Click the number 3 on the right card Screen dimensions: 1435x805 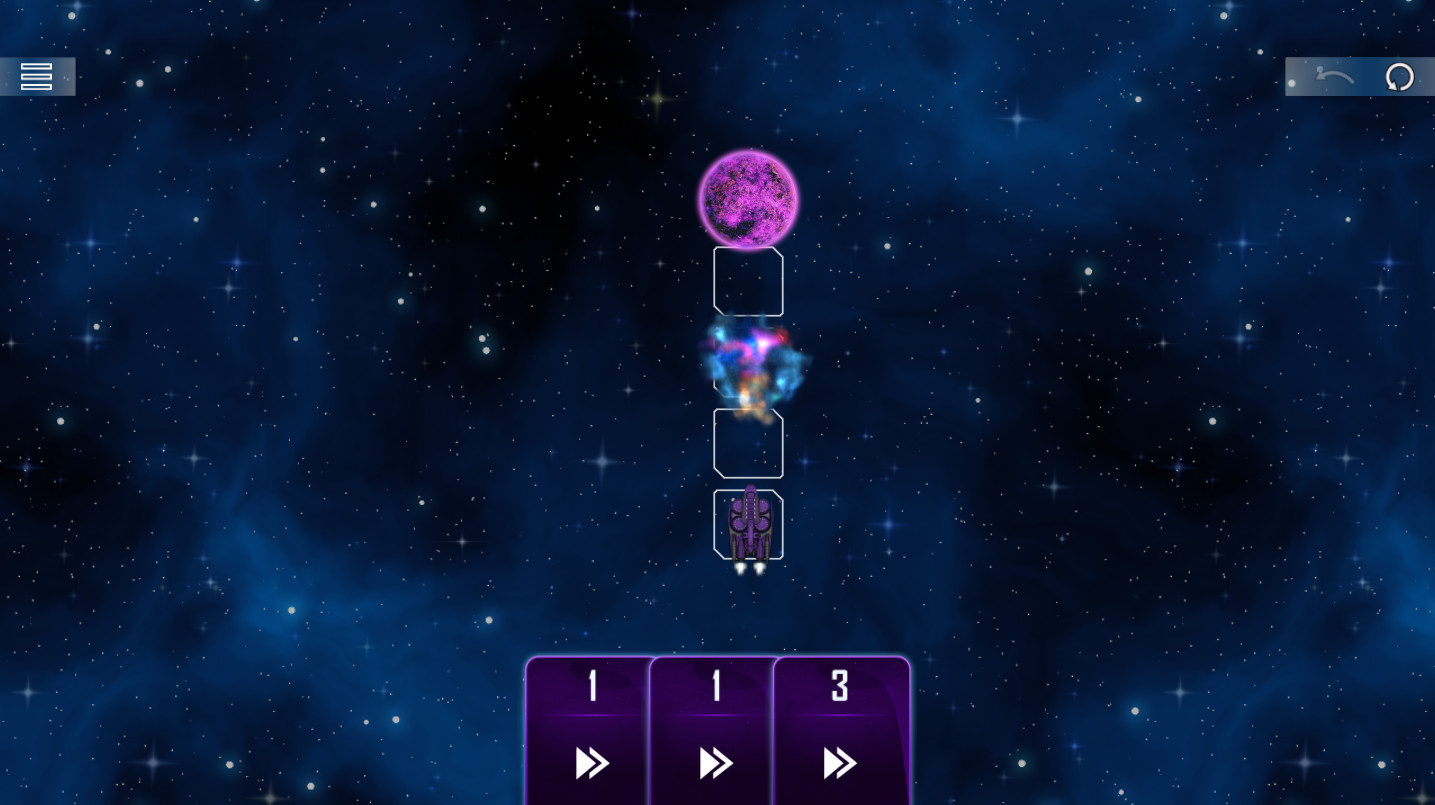[839, 687]
